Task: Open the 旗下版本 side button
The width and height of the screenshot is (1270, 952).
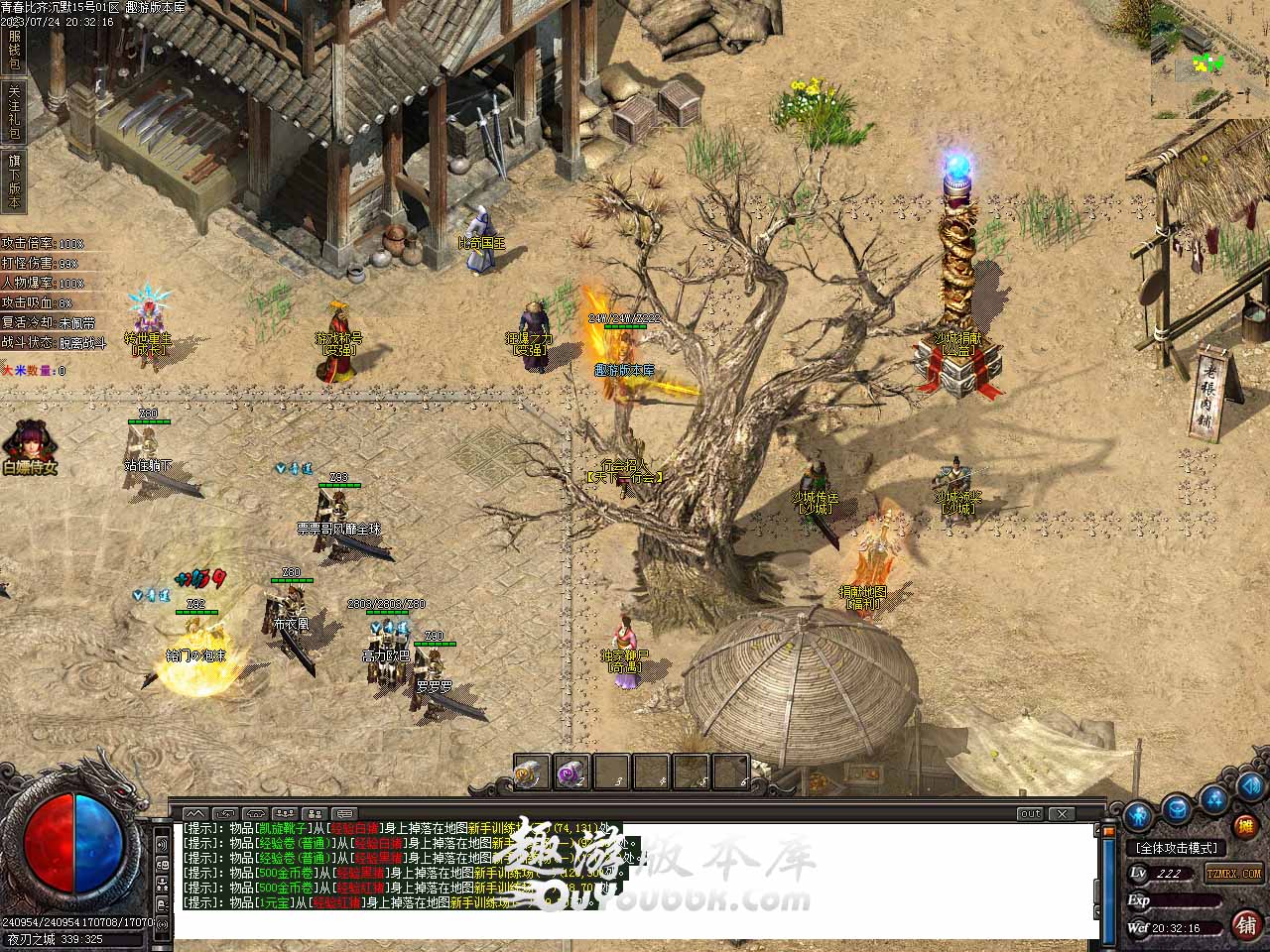Action: [14, 179]
